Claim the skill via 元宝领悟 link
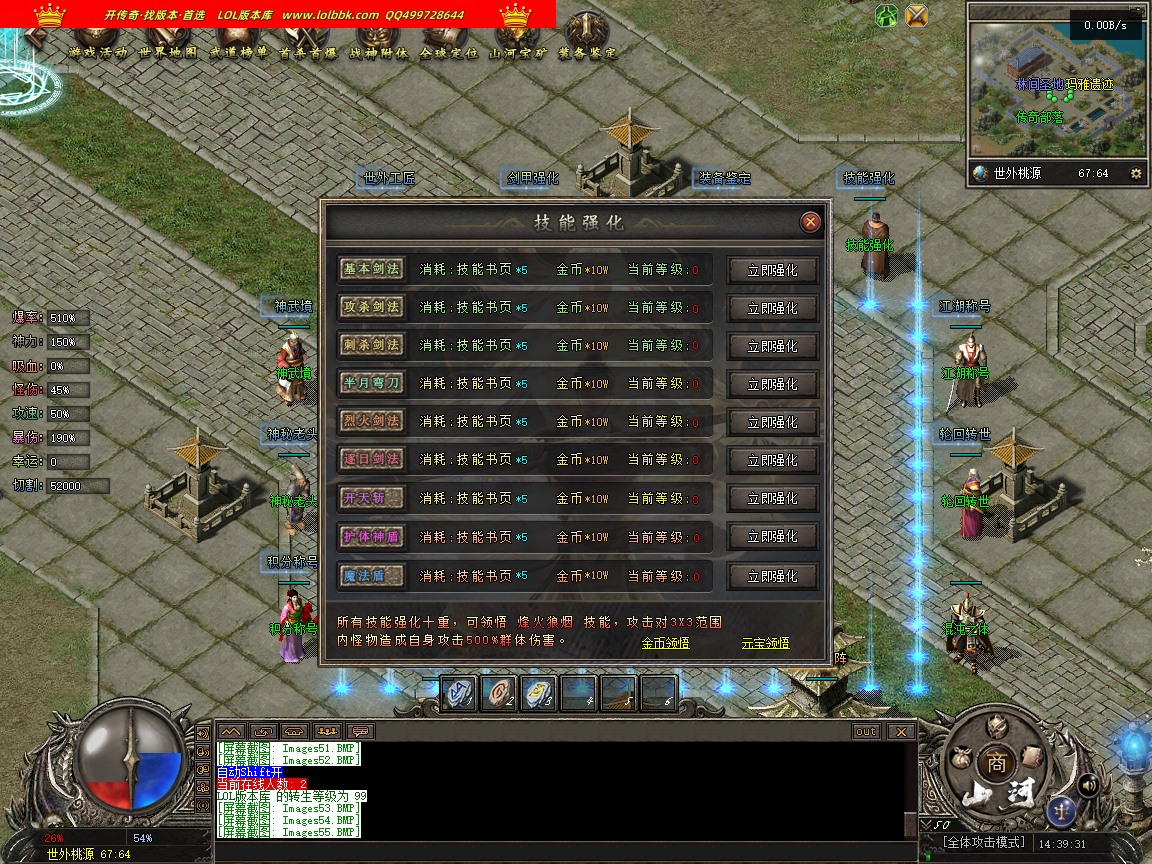 [x=765, y=643]
